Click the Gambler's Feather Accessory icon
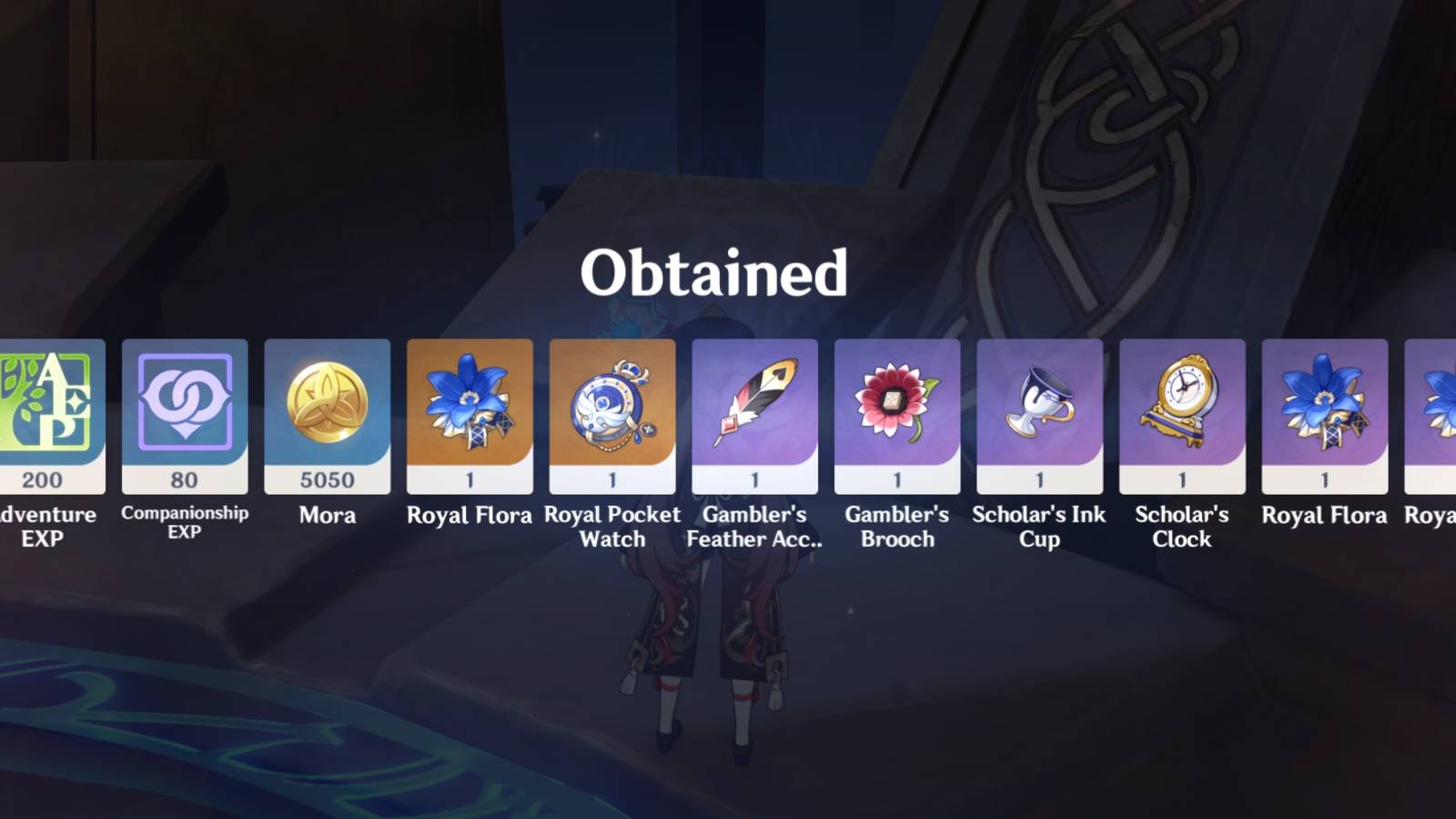The image size is (1456, 819). [754, 405]
